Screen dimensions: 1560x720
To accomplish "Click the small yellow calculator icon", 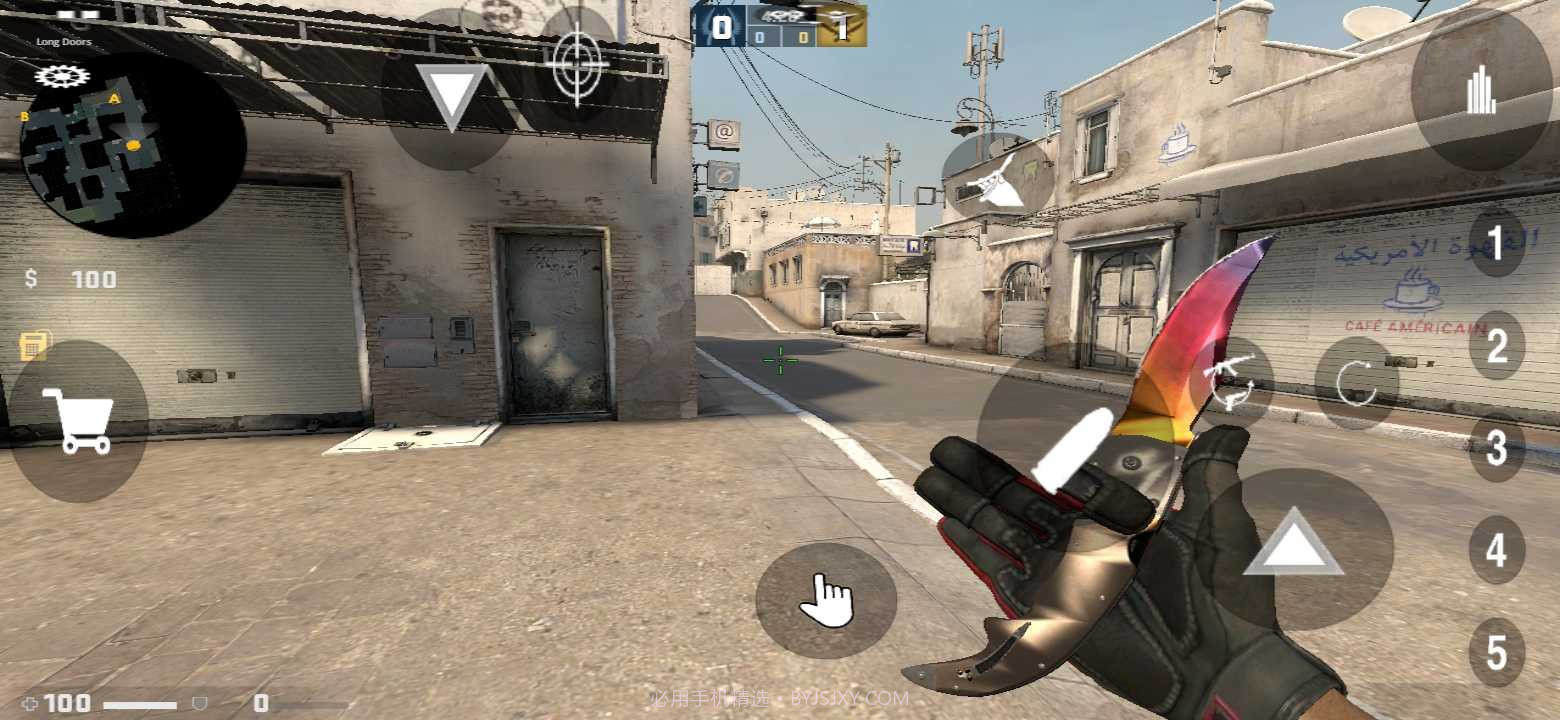I will (33, 346).
